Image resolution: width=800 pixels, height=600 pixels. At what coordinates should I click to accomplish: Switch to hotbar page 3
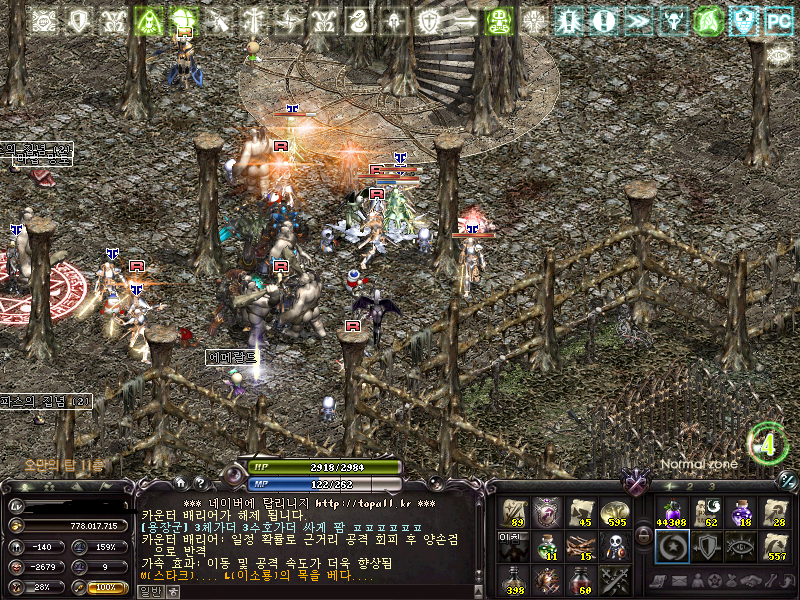710,486
